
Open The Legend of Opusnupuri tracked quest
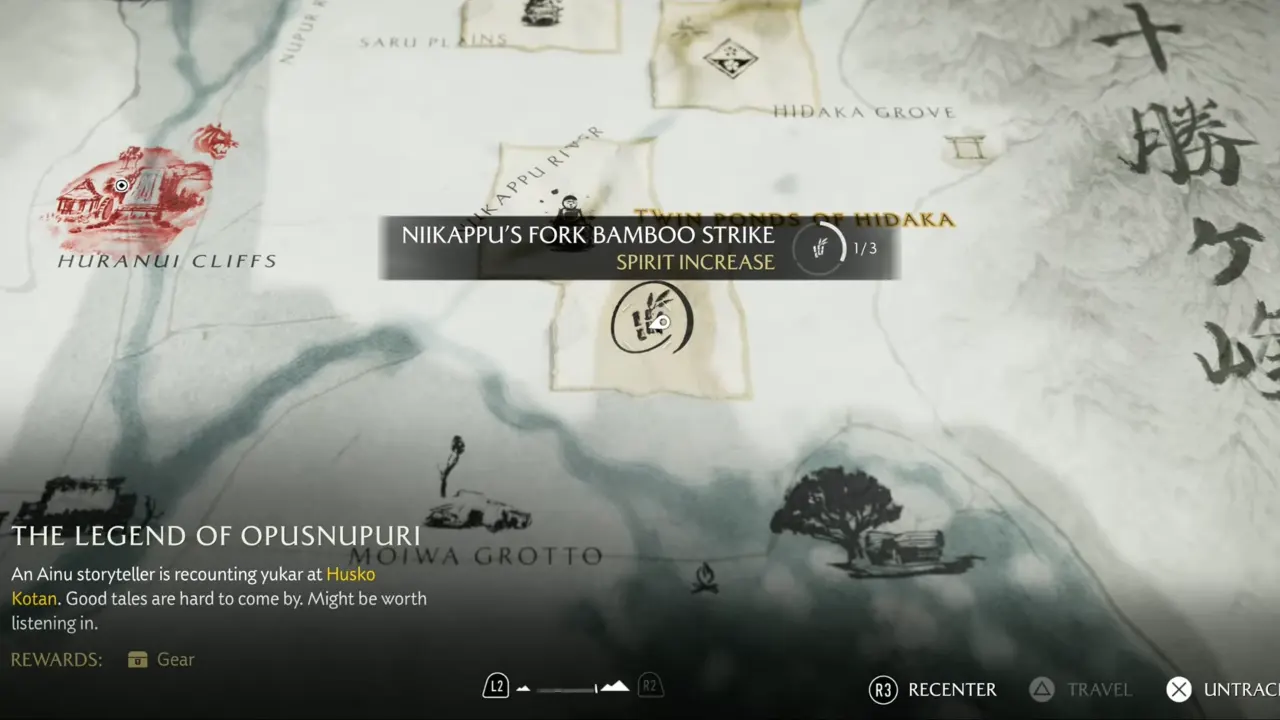point(216,536)
